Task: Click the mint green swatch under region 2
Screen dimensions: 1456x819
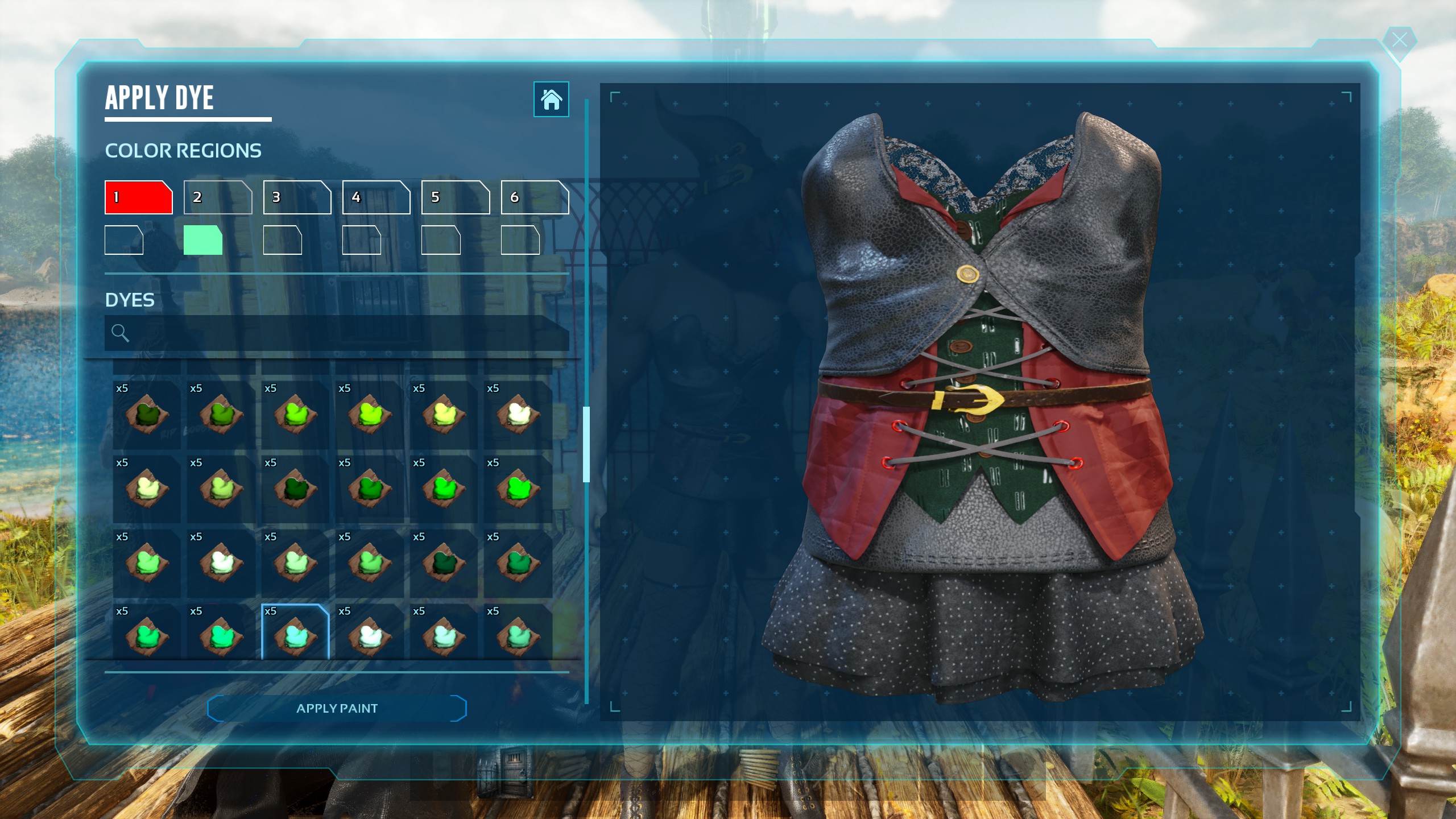Action: coord(202,240)
